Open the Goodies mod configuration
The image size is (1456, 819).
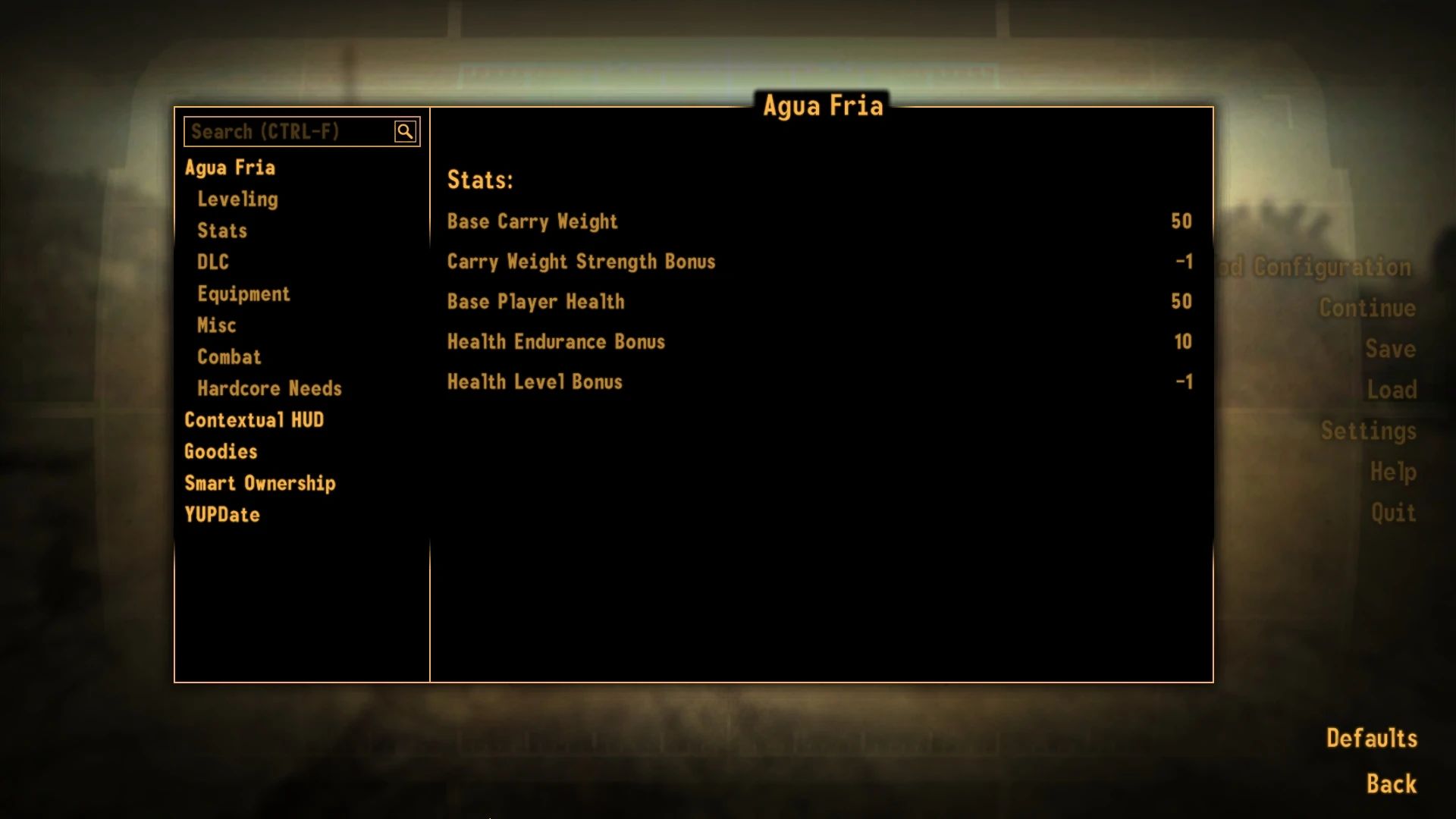(x=221, y=451)
